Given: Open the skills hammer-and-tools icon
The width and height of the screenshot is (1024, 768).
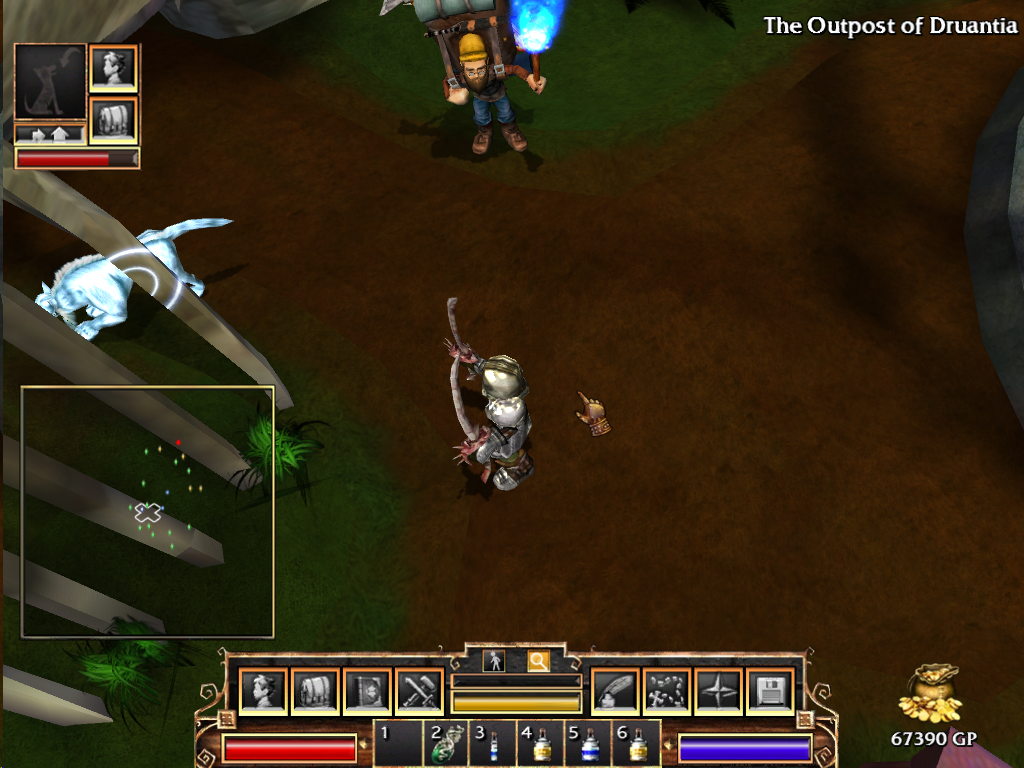Looking at the screenshot, I should click(x=419, y=691).
